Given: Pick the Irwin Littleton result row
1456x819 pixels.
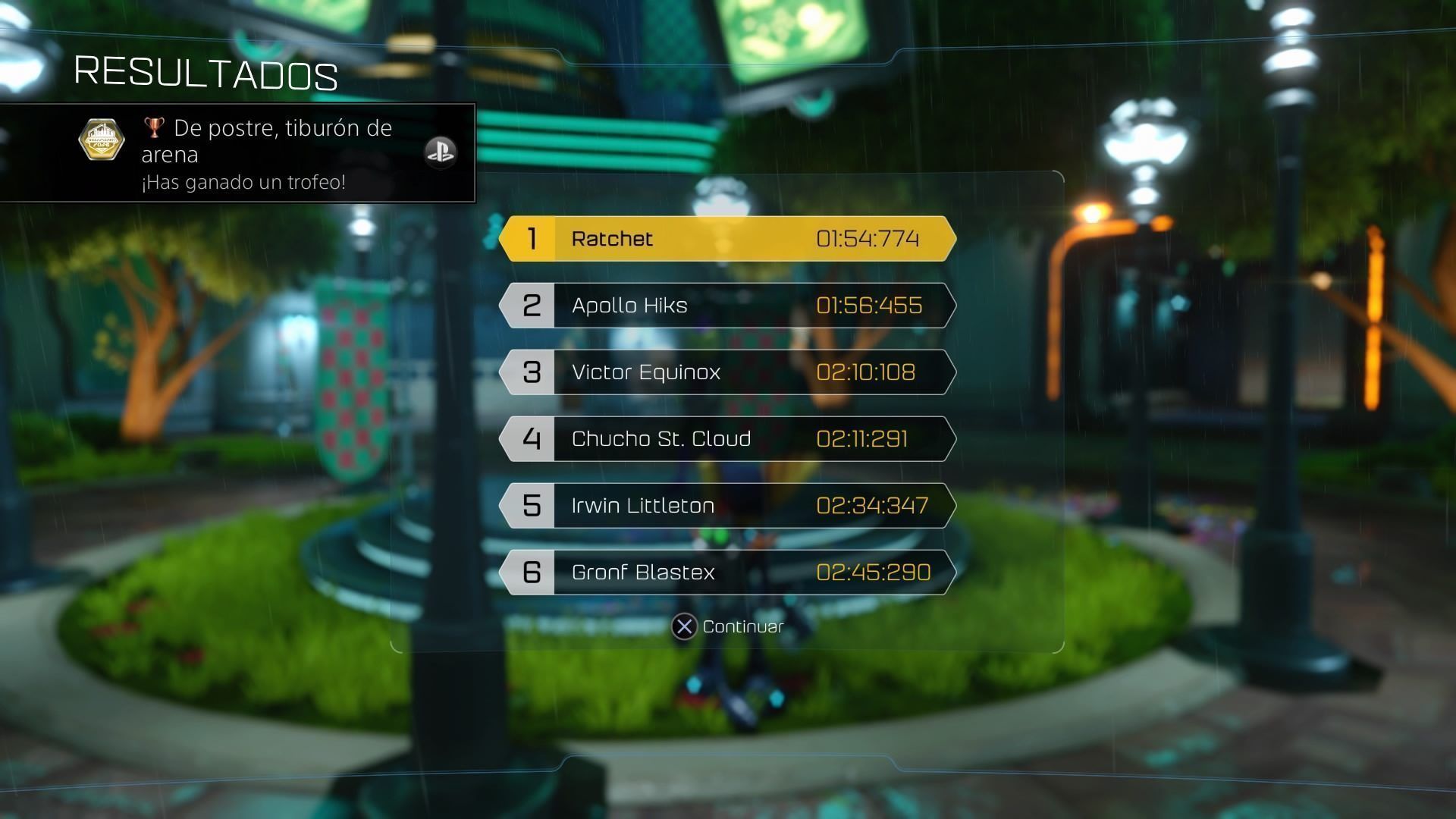Looking at the screenshot, I should tap(727, 506).
